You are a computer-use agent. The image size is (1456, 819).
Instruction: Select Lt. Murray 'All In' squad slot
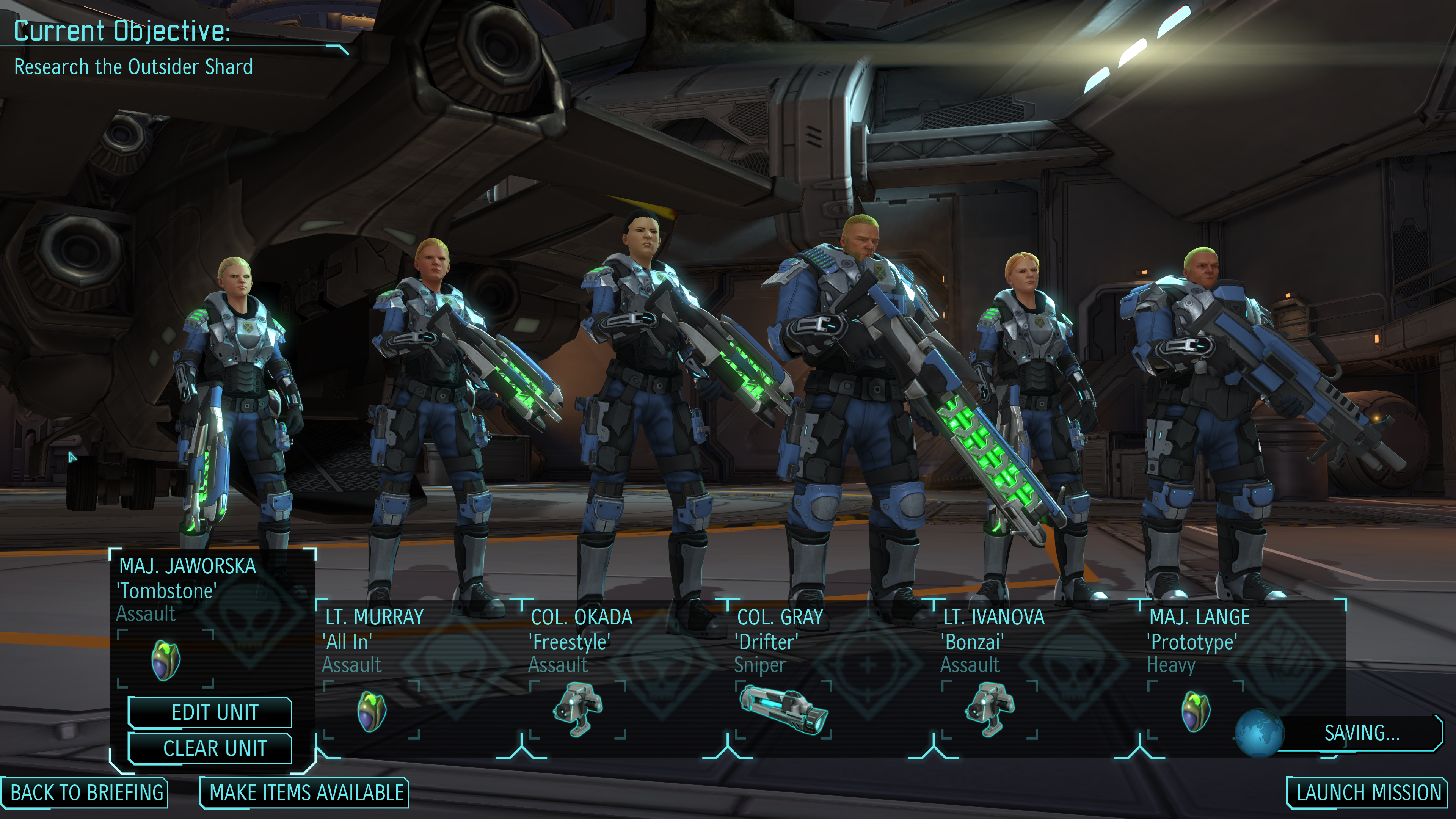(x=373, y=640)
